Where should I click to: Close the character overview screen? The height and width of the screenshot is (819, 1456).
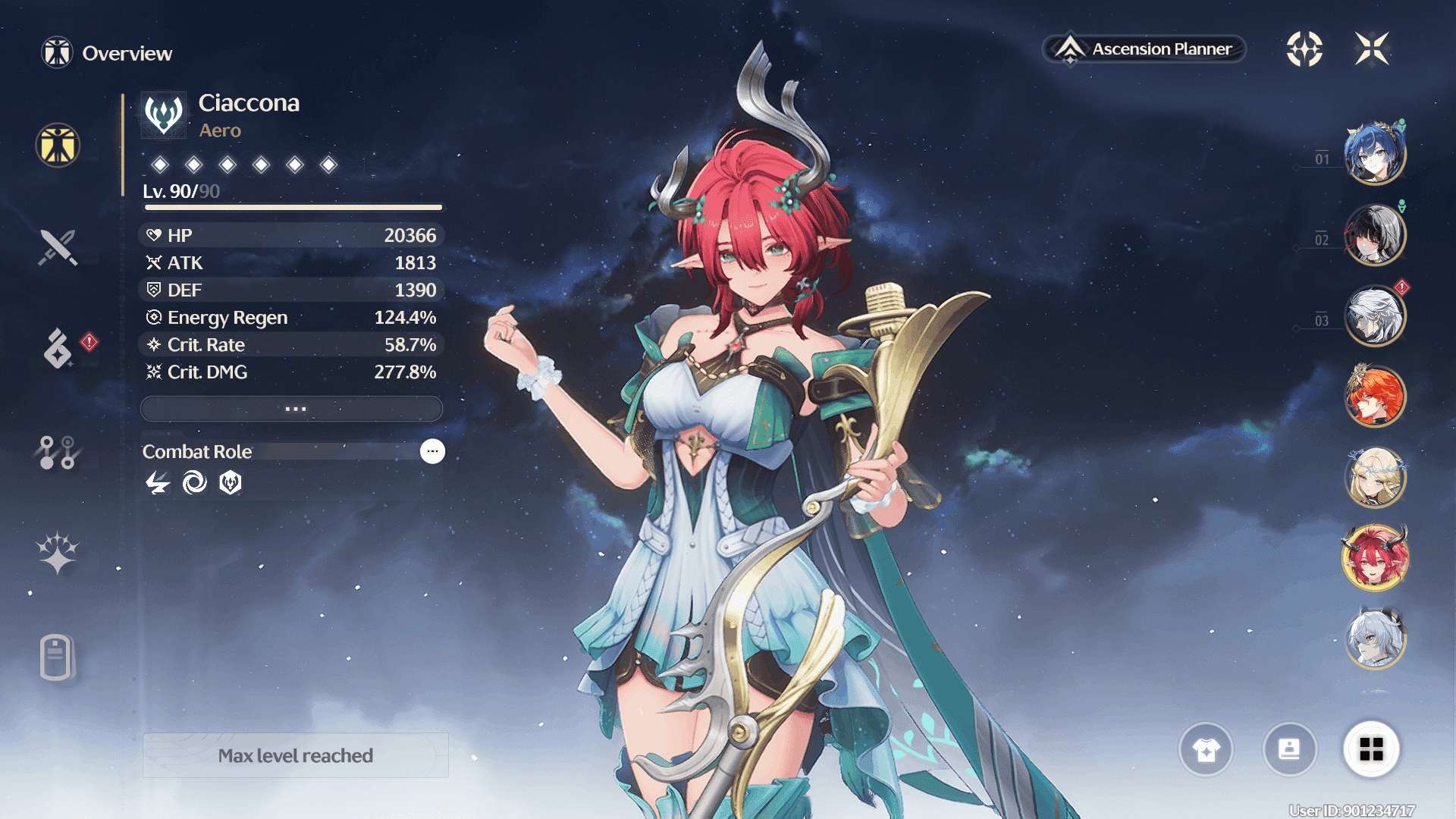(x=1372, y=49)
